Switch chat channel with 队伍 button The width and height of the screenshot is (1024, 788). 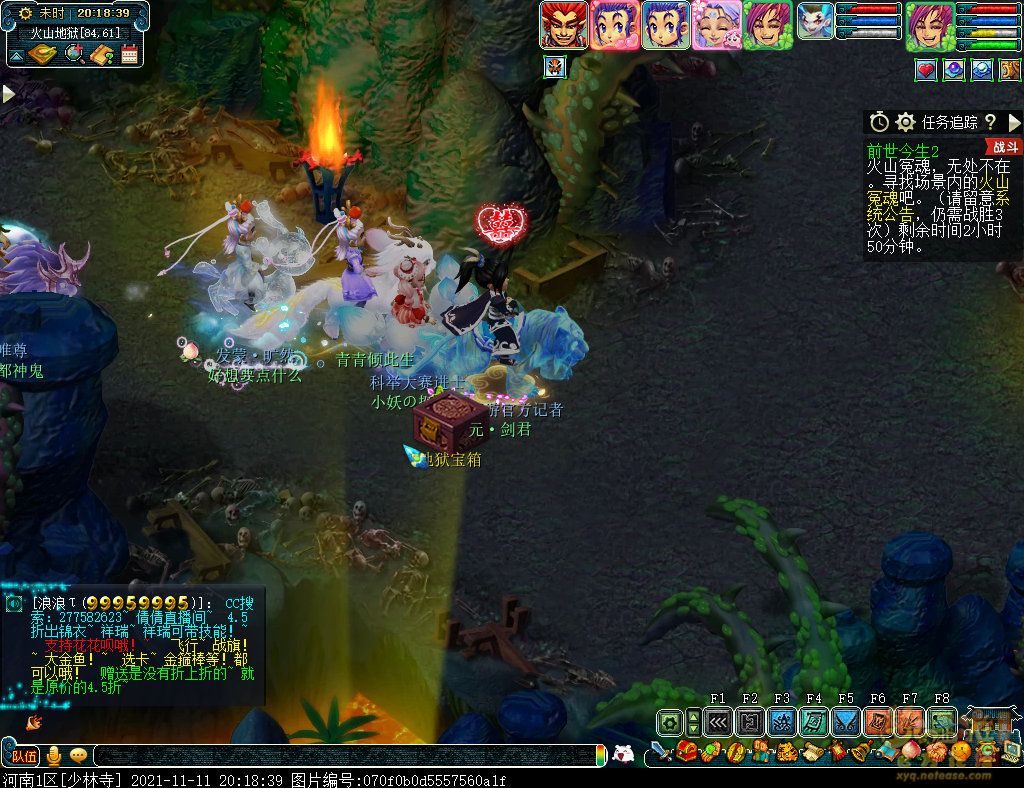pos(24,756)
